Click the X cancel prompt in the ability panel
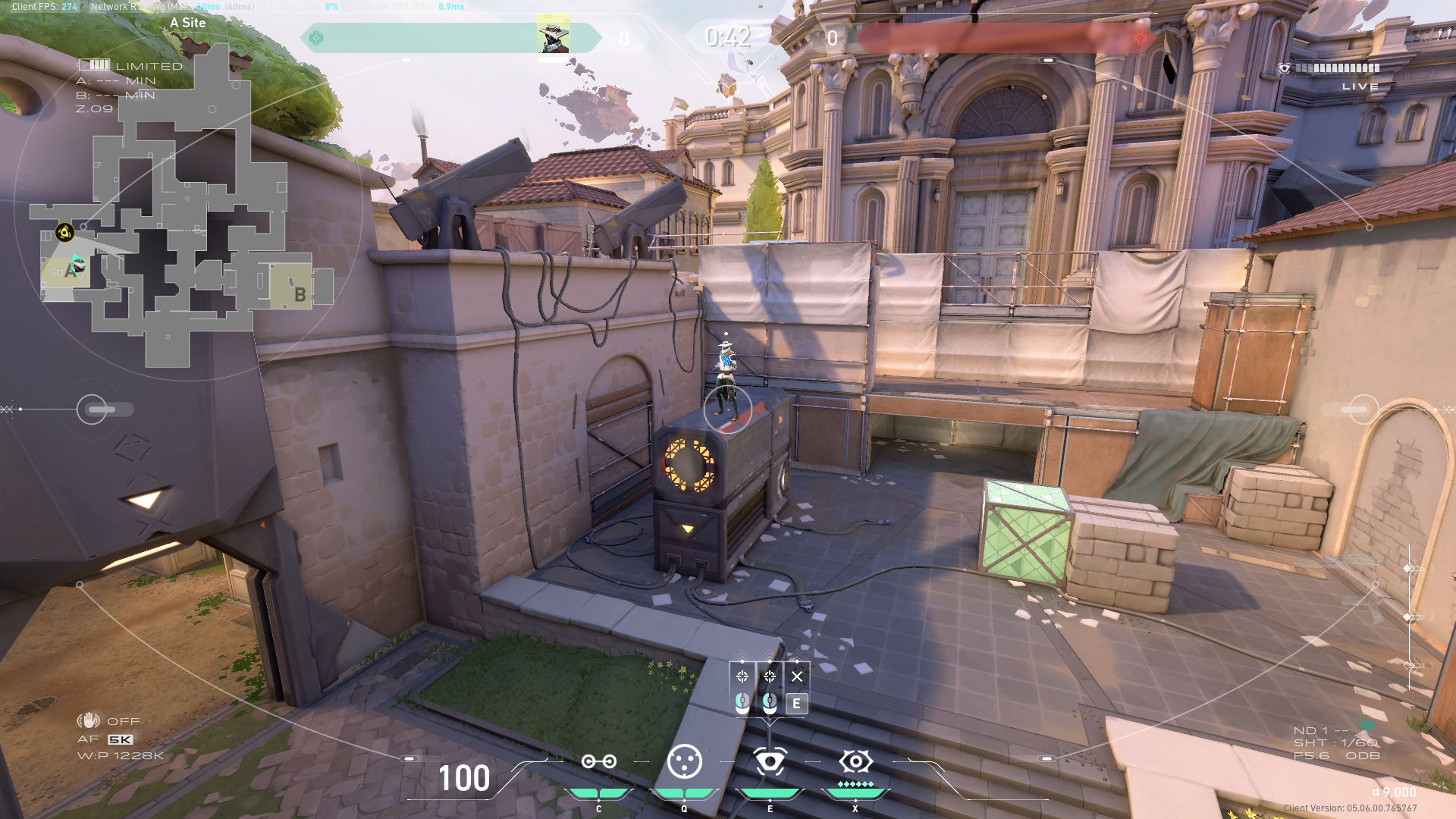The width and height of the screenshot is (1456, 819). coord(797,676)
